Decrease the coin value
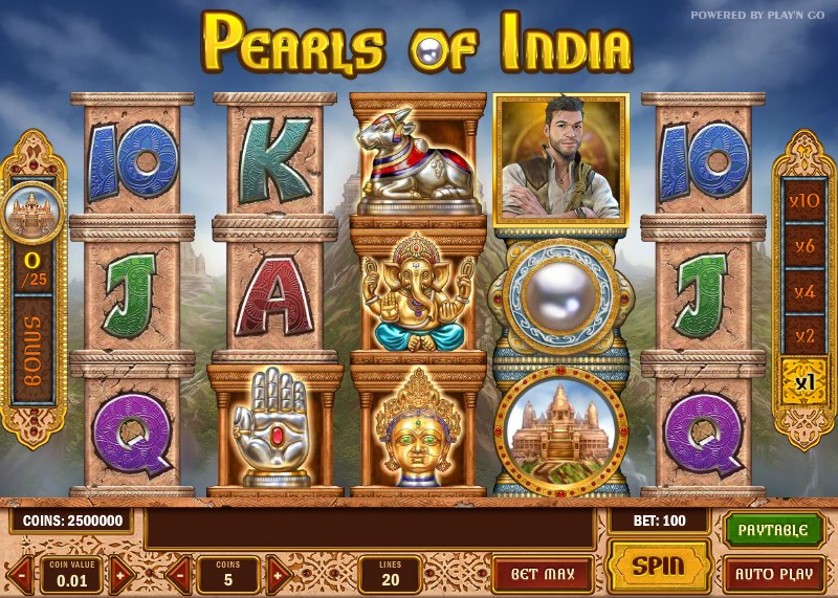Screen dimensions: 838x598 point(20,575)
